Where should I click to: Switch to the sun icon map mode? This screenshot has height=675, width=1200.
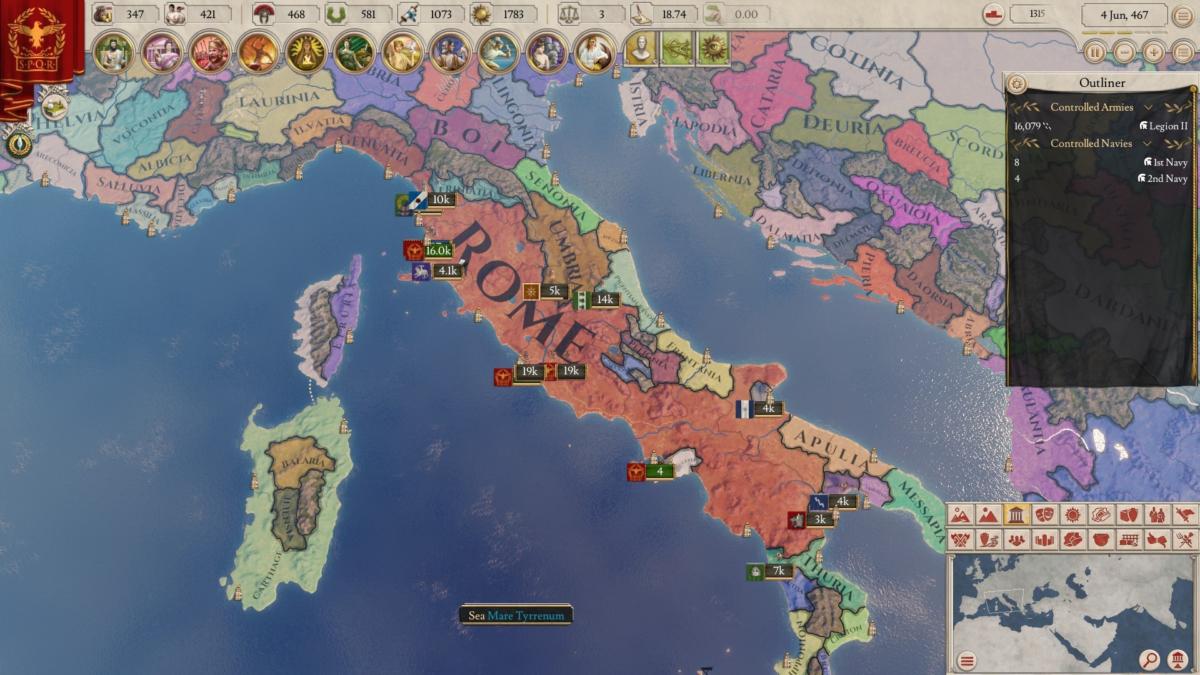point(1072,515)
